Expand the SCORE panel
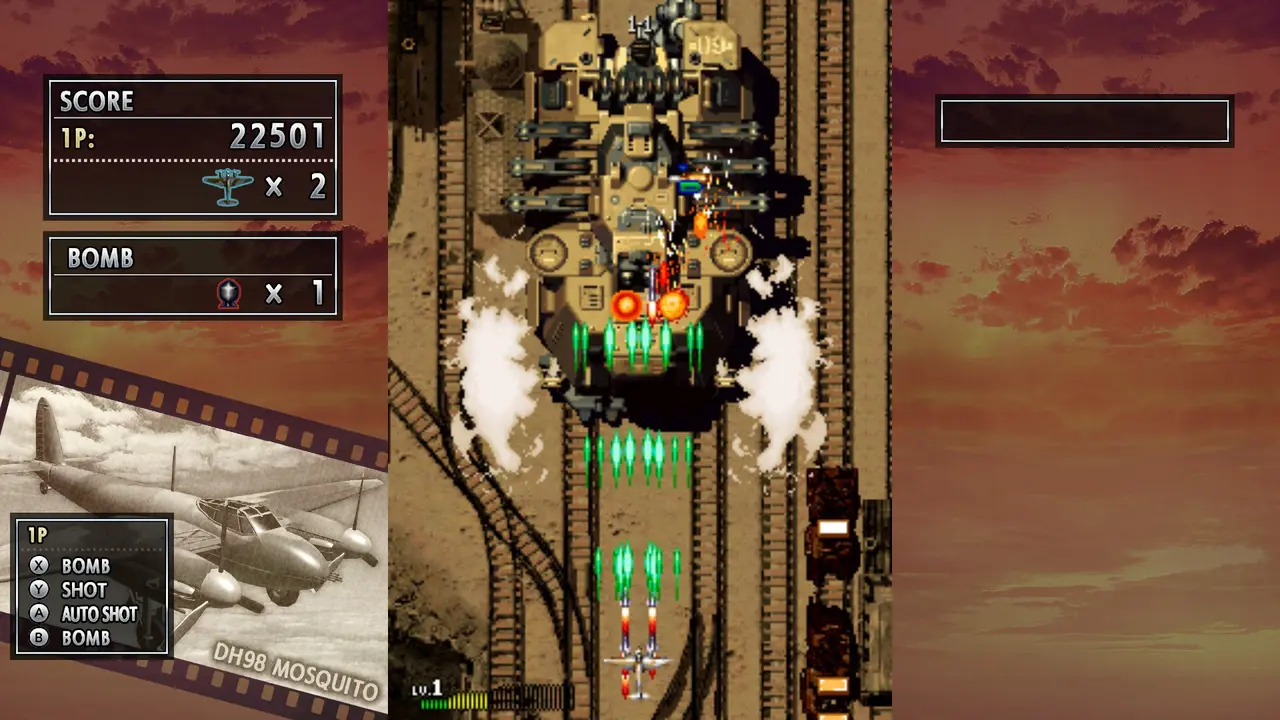 [192, 148]
